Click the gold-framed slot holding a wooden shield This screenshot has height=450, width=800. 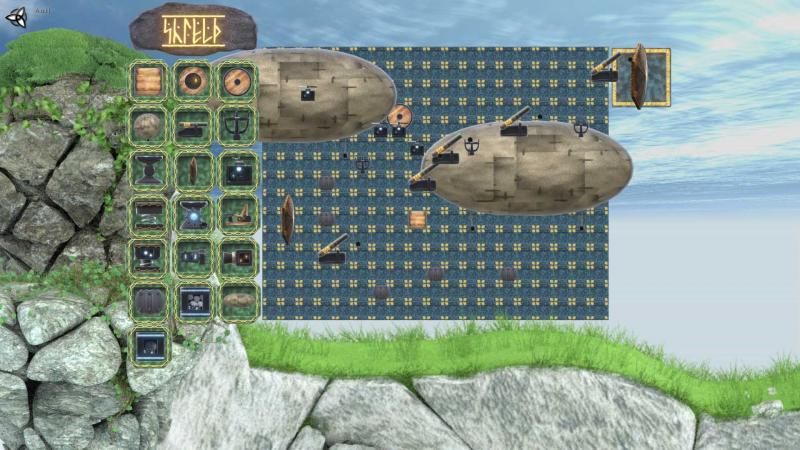[x=640, y=76]
